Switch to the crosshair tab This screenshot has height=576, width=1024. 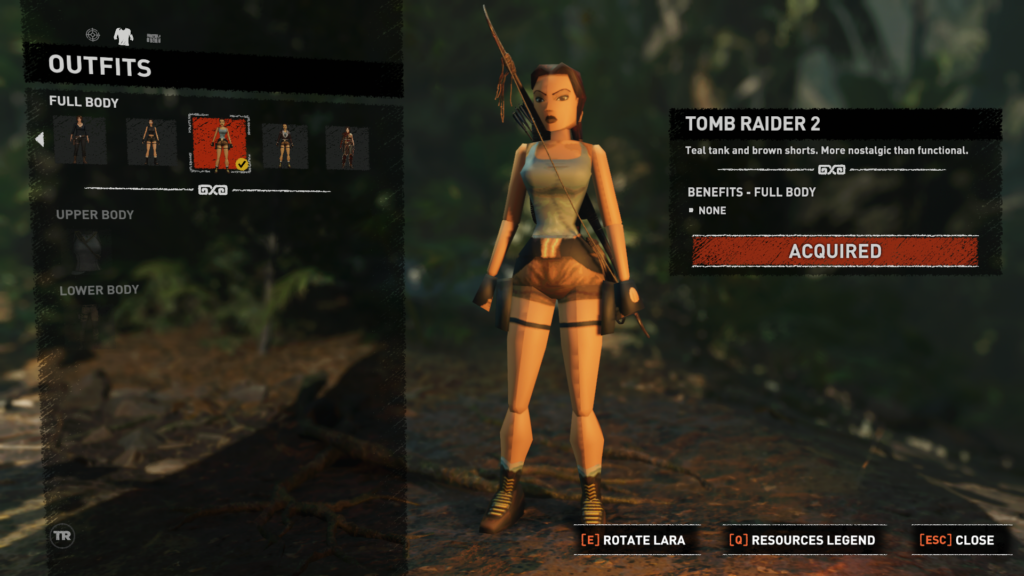(x=92, y=36)
